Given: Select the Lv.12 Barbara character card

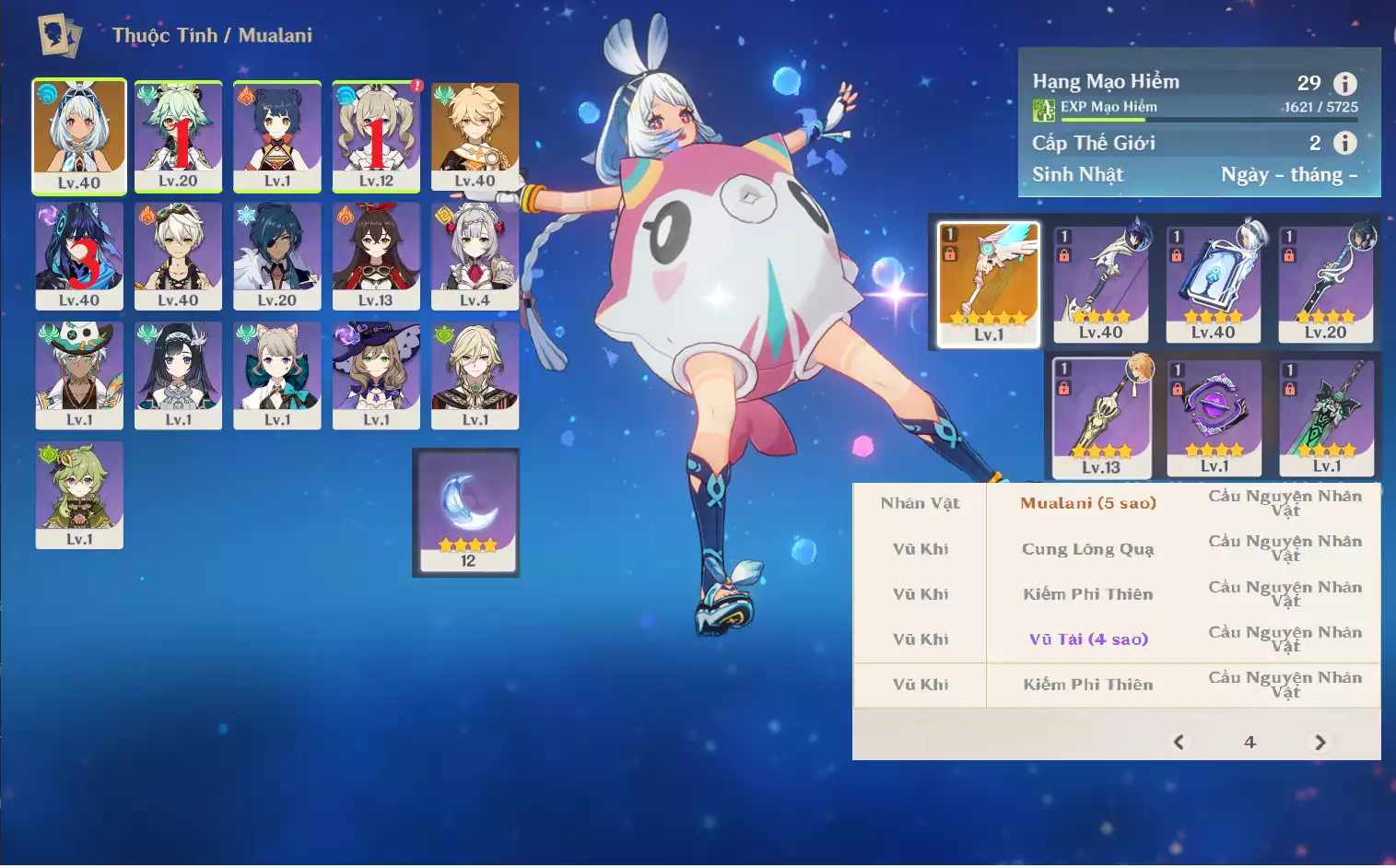Looking at the screenshot, I should click(376, 135).
